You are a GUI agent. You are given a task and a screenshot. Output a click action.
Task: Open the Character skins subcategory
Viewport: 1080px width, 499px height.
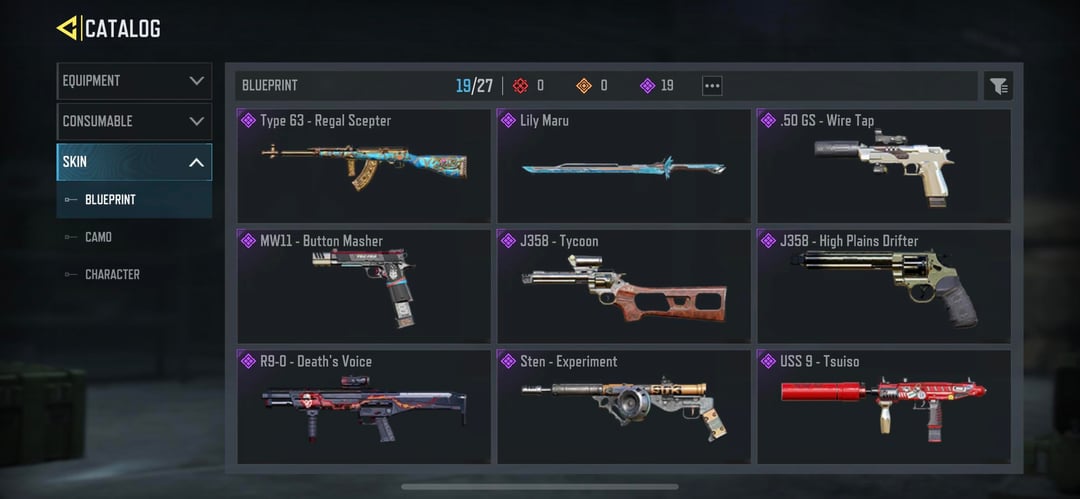pyautogui.click(x=112, y=274)
